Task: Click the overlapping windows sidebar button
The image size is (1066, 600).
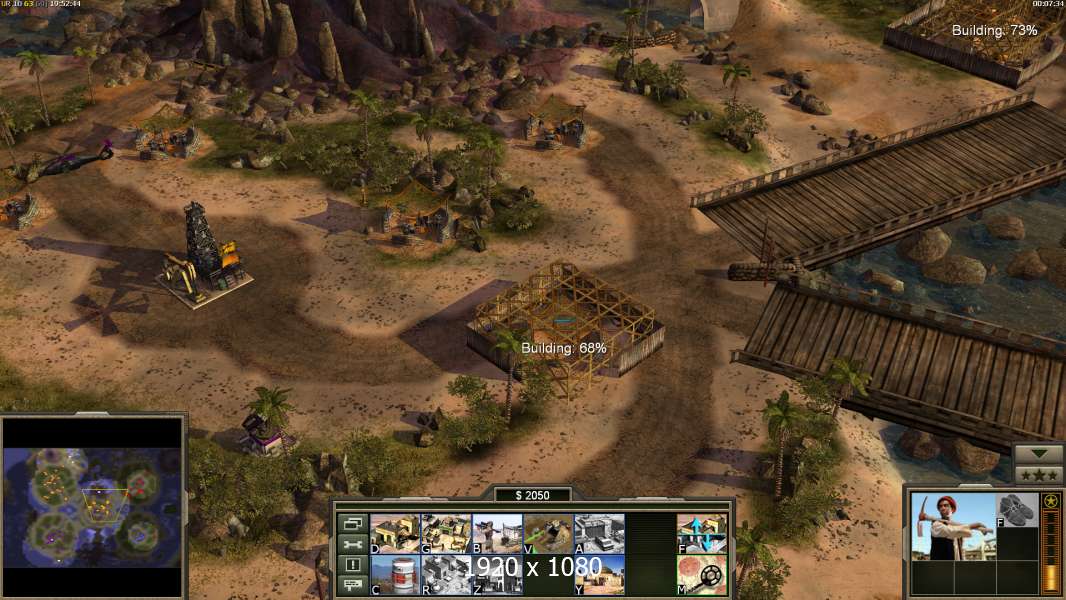Action: [x=352, y=523]
